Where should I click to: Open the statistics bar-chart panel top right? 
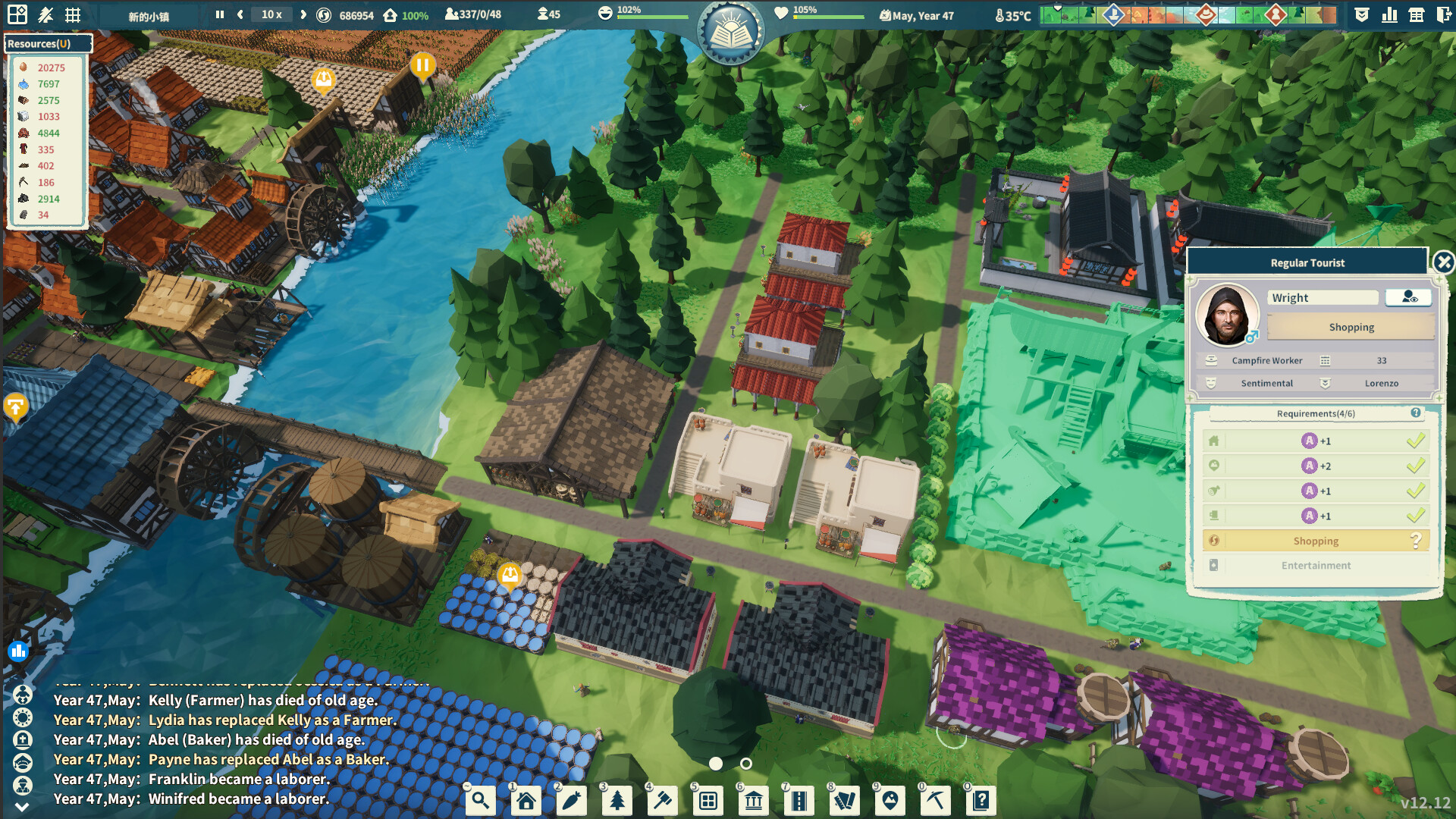pos(1391,14)
